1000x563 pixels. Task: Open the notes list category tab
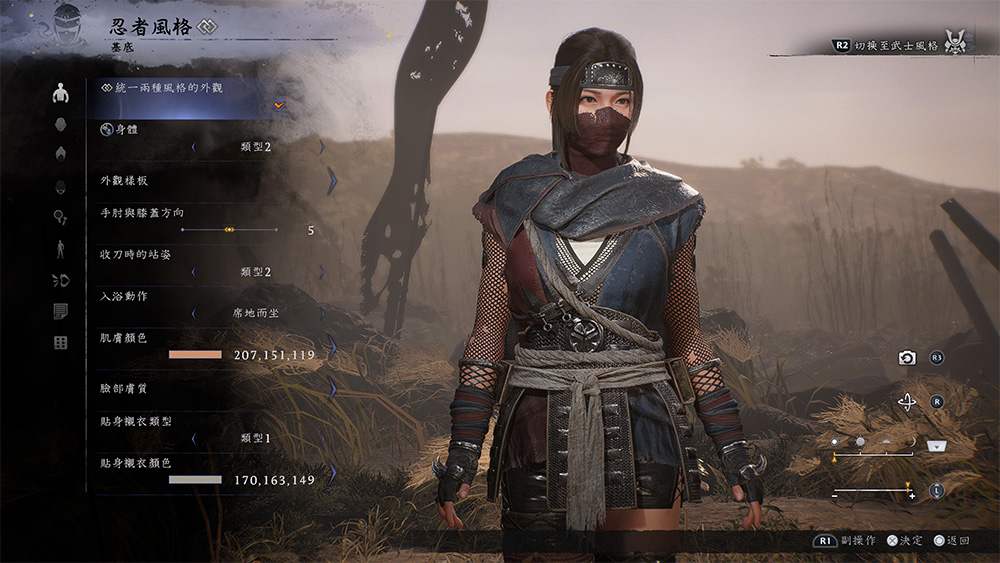(60, 312)
